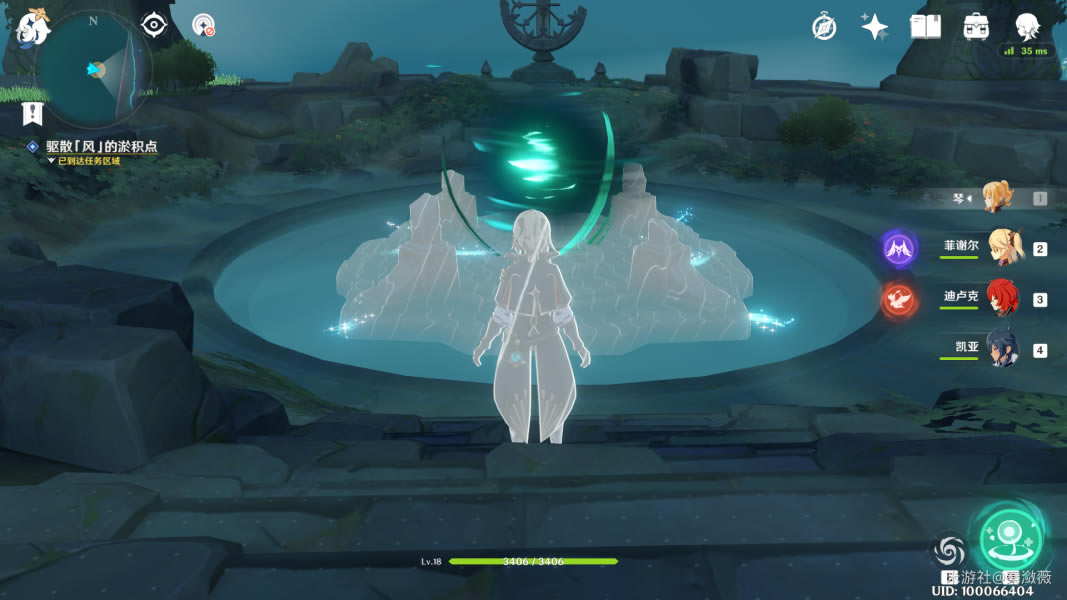Switch to party member 菲谢尔
The height and width of the screenshot is (600, 1067).
[1004, 247]
